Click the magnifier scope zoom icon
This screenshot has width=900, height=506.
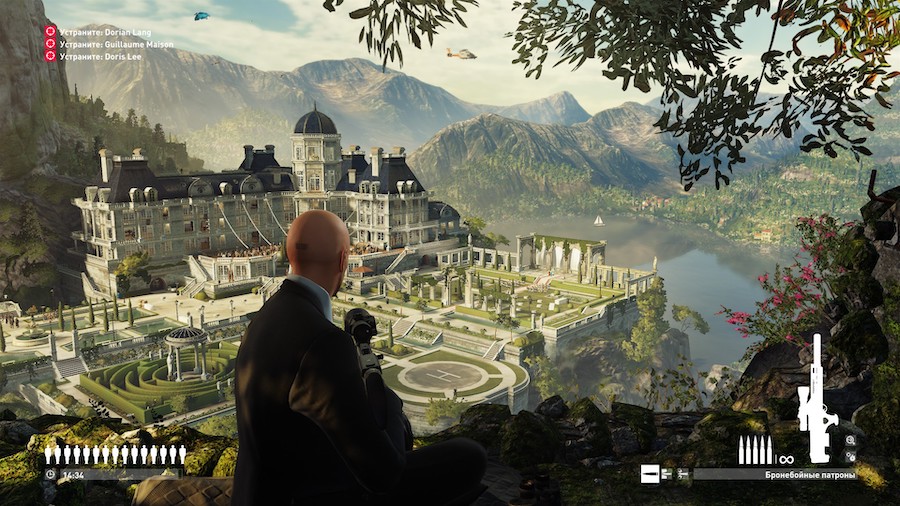(850, 440)
